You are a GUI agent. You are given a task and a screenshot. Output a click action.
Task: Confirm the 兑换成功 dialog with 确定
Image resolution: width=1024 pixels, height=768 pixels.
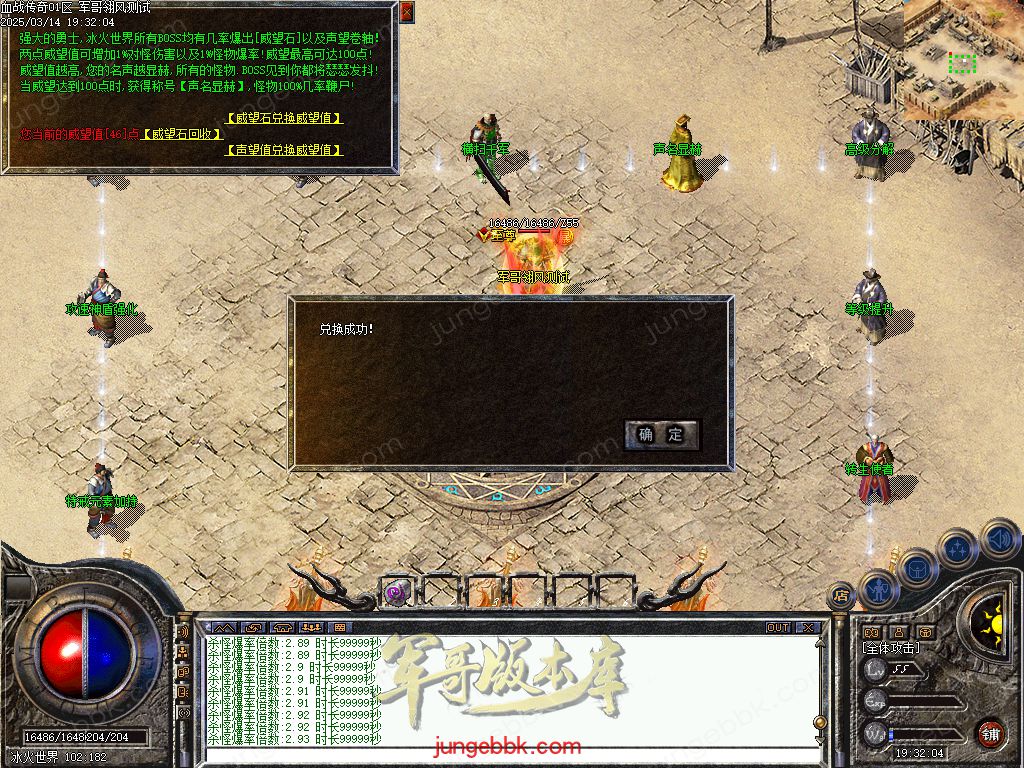pos(661,434)
